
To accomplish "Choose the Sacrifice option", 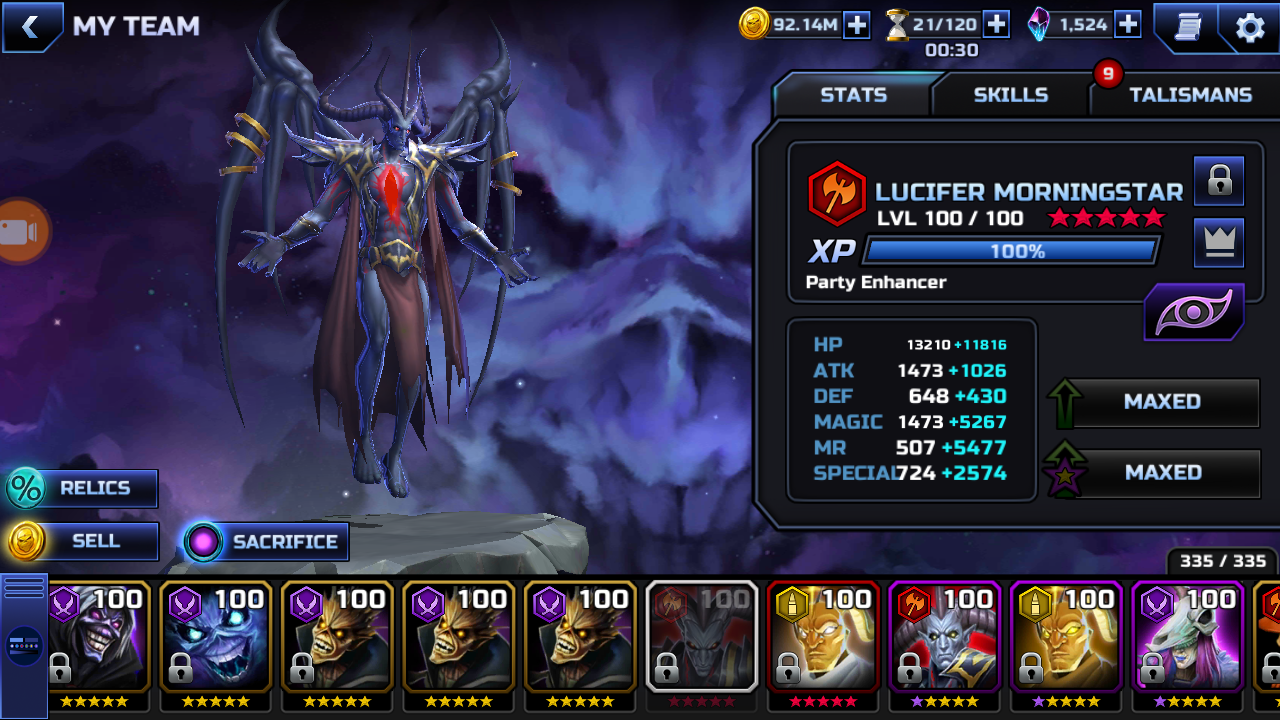I will [266, 542].
